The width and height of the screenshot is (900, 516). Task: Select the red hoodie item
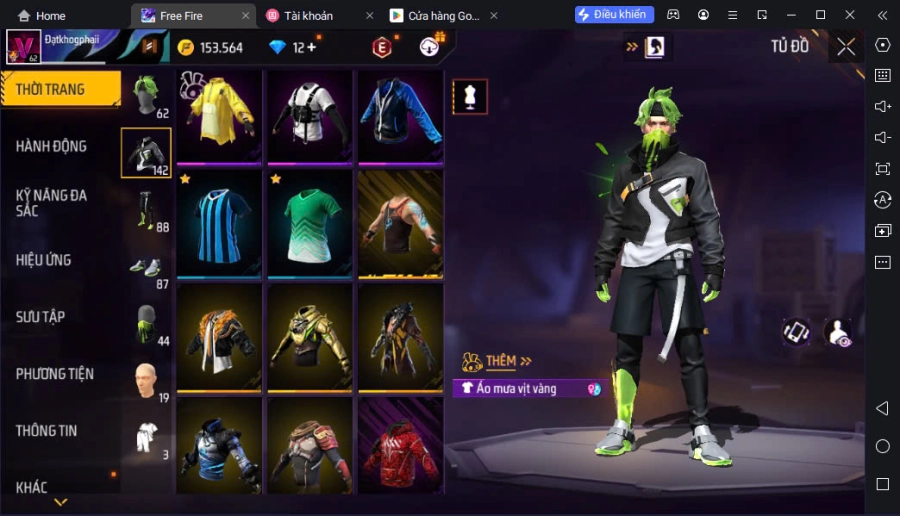coord(400,443)
